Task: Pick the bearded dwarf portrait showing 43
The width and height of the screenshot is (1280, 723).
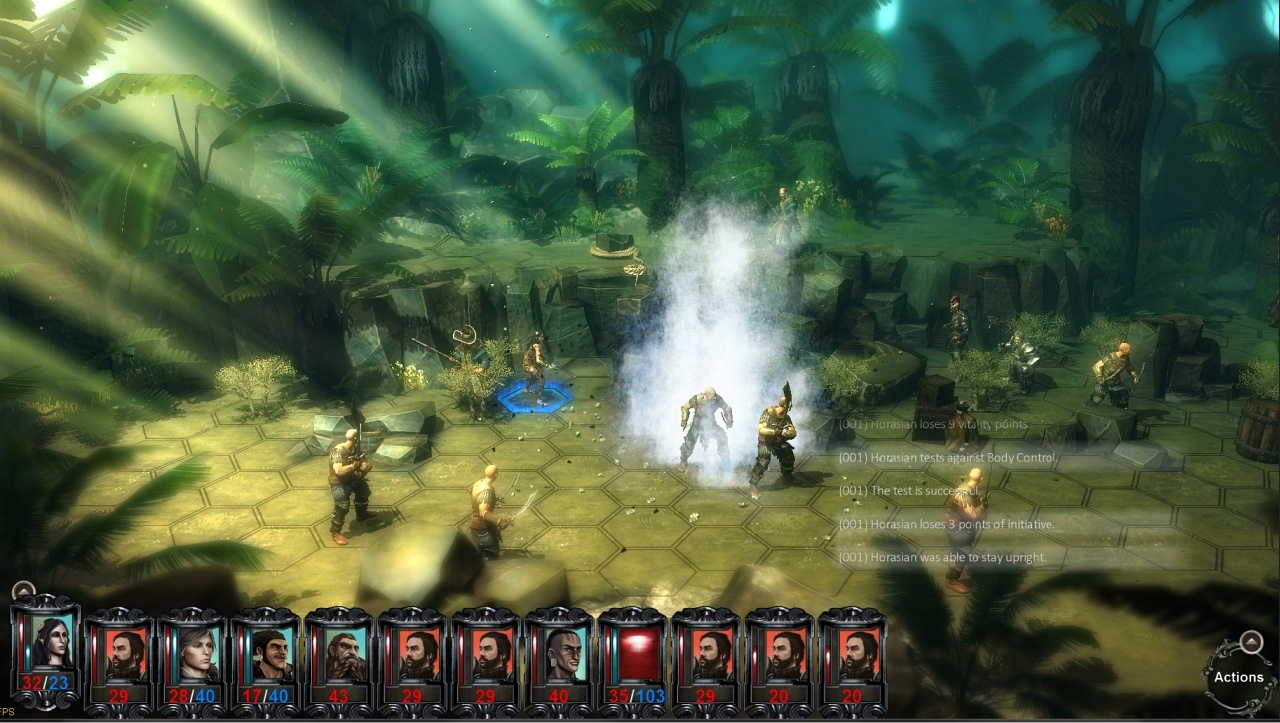Action: [x=339, y=652]
